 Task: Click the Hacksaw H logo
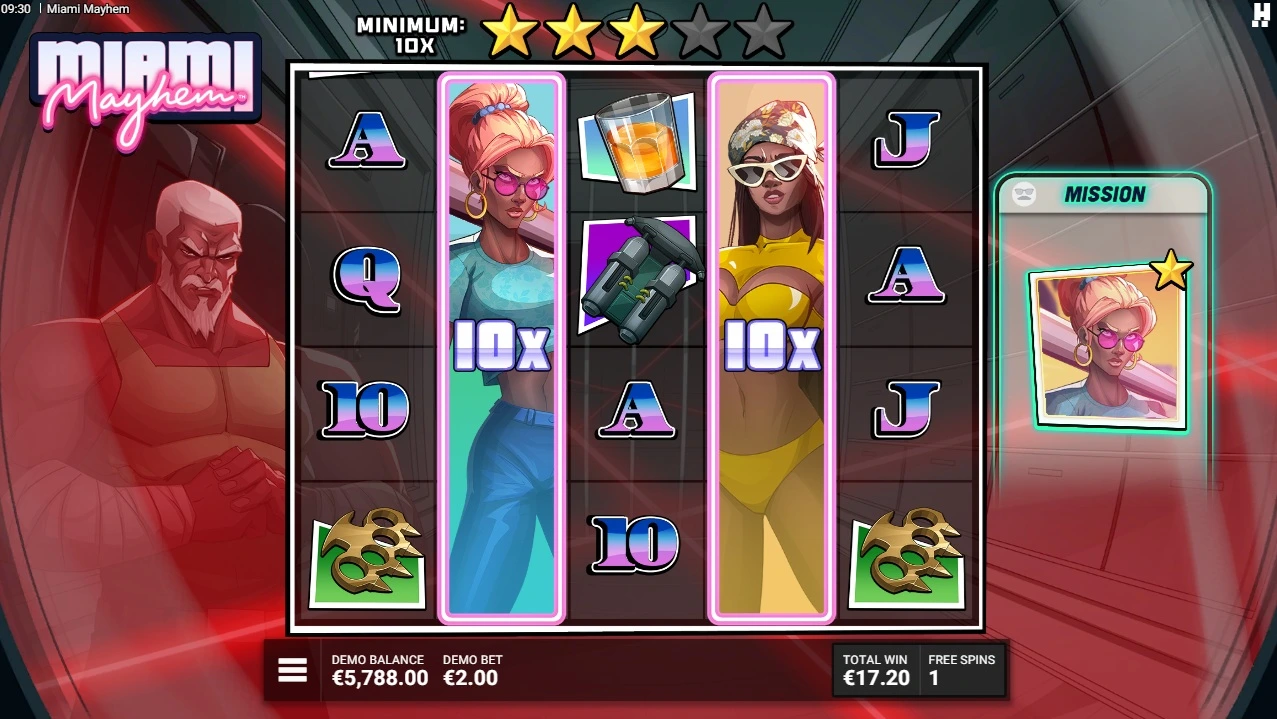click(1260, 14)
